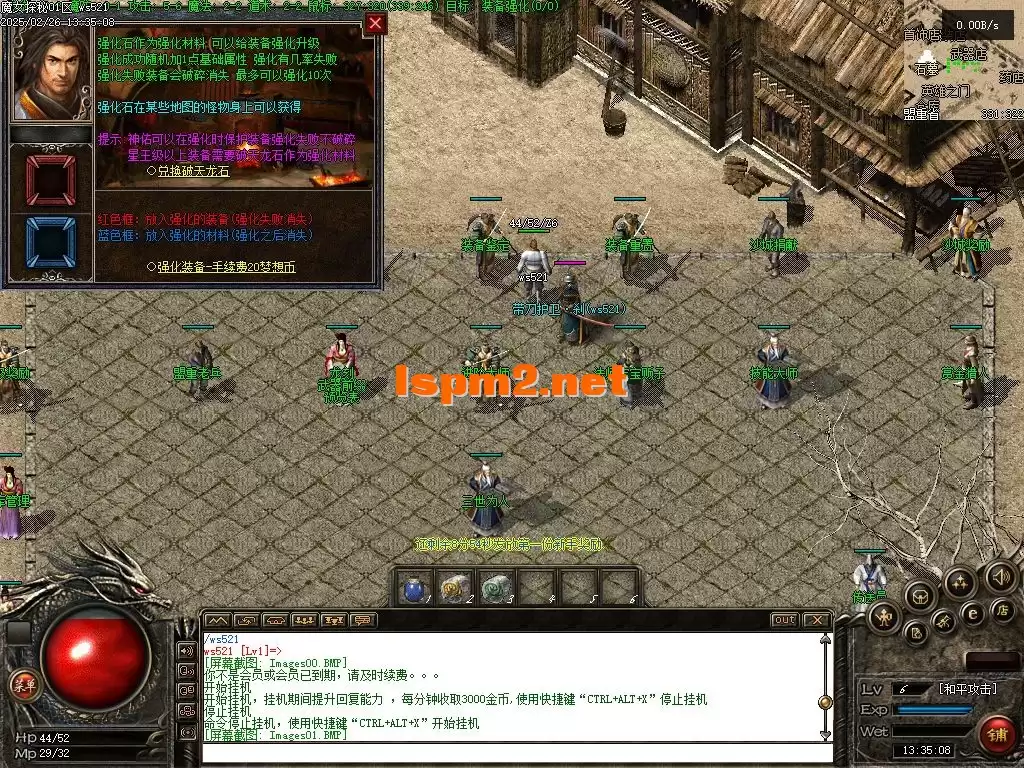Select the 强化装备 enhance equipment option

pyautogui.click(x=226, y=267)
